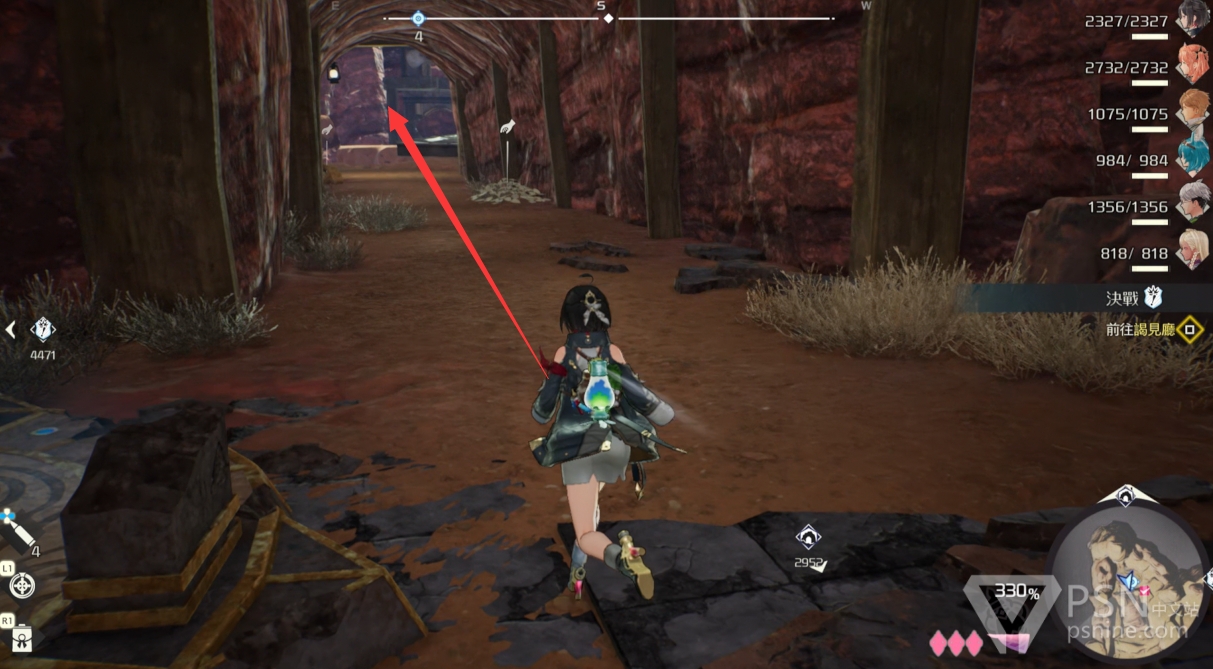Choose the brown-haired party member portrait

point(1192,111)
